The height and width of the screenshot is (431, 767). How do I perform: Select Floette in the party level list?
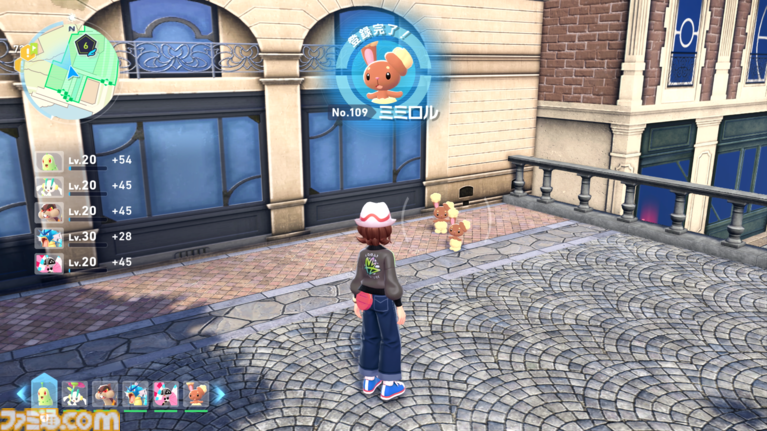pos(49,186)
